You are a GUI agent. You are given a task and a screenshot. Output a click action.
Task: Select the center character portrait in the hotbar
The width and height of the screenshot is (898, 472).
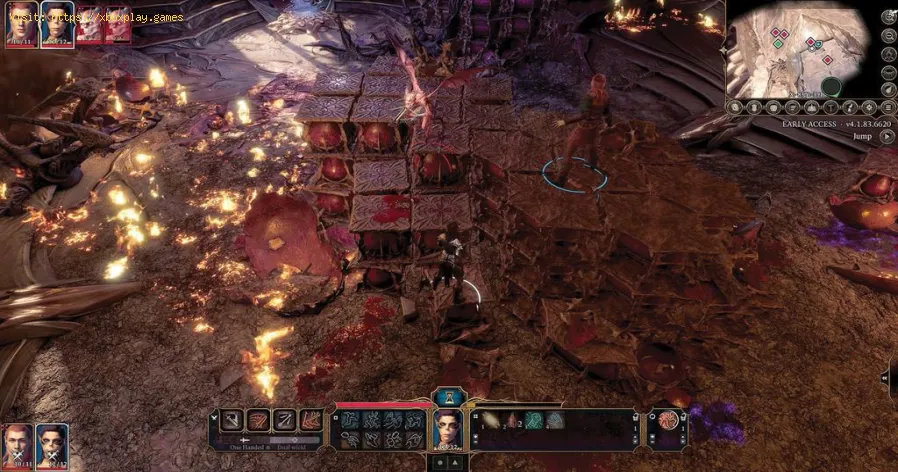(447, 431)
